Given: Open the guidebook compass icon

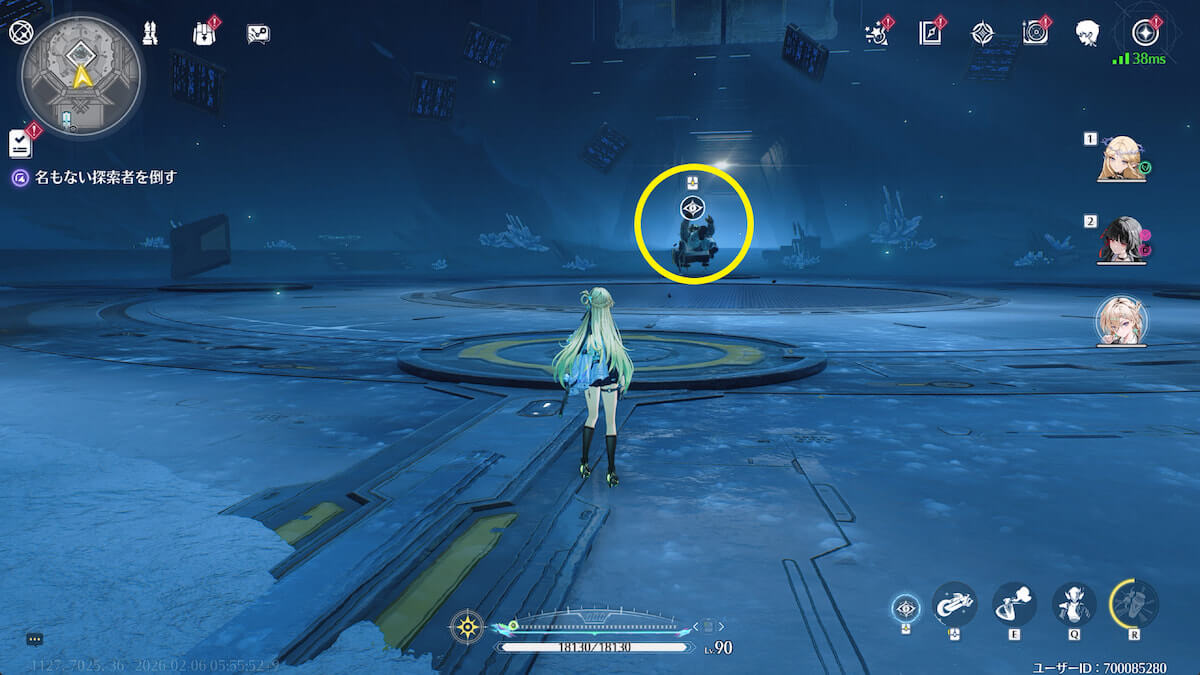Looking at the screenshot, I should (x=930, y=33).
